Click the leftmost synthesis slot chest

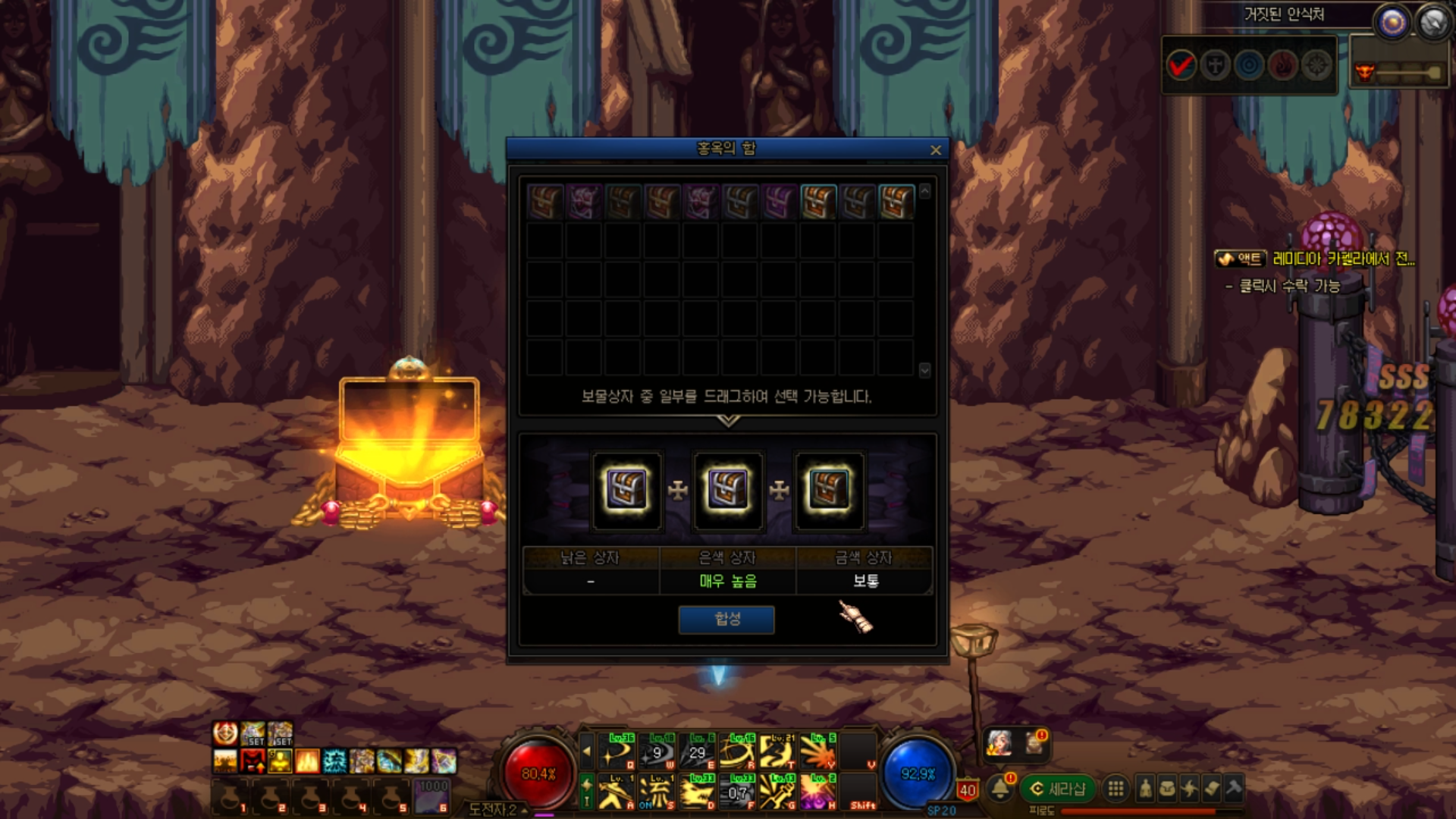coord(626,489)
